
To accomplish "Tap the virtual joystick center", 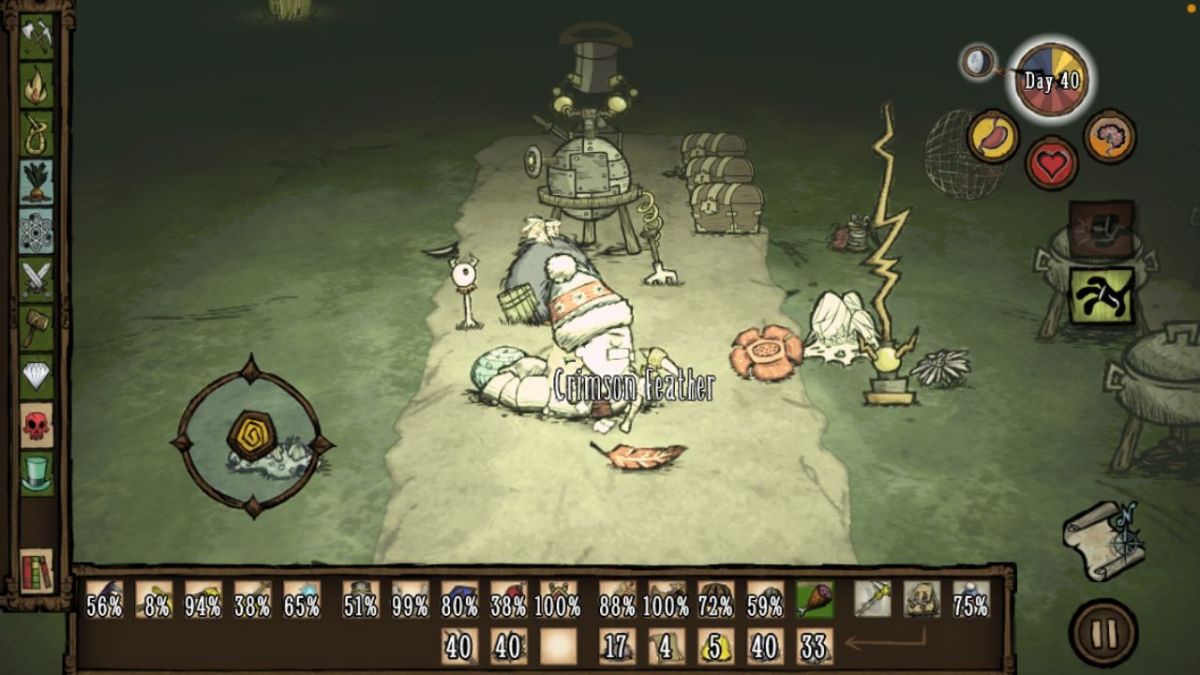I will 251,436.
